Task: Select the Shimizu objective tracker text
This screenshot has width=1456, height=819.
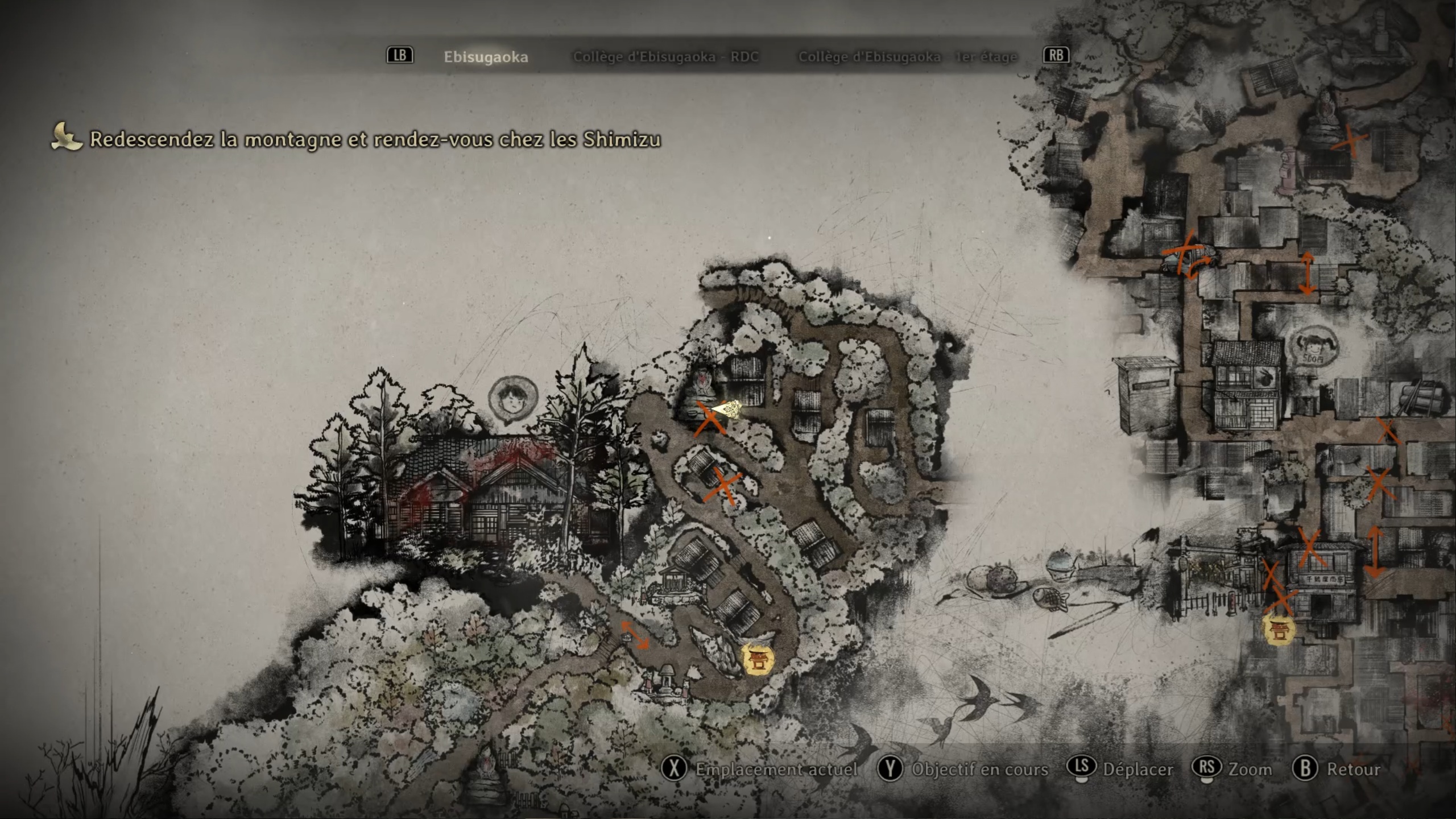Action: [375, 139]
